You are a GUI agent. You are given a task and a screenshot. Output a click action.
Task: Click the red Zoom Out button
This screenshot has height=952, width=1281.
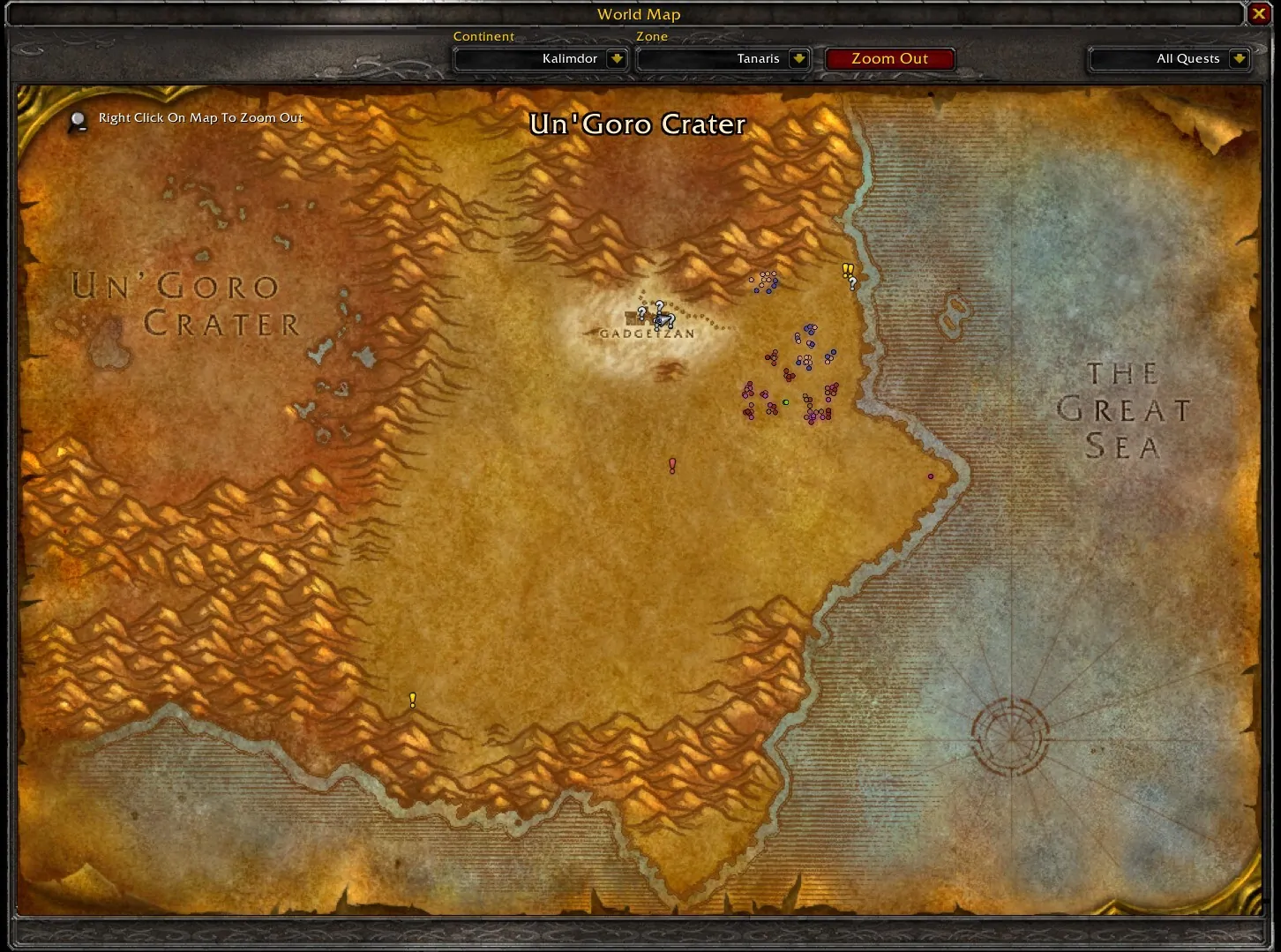pos(889,59)
